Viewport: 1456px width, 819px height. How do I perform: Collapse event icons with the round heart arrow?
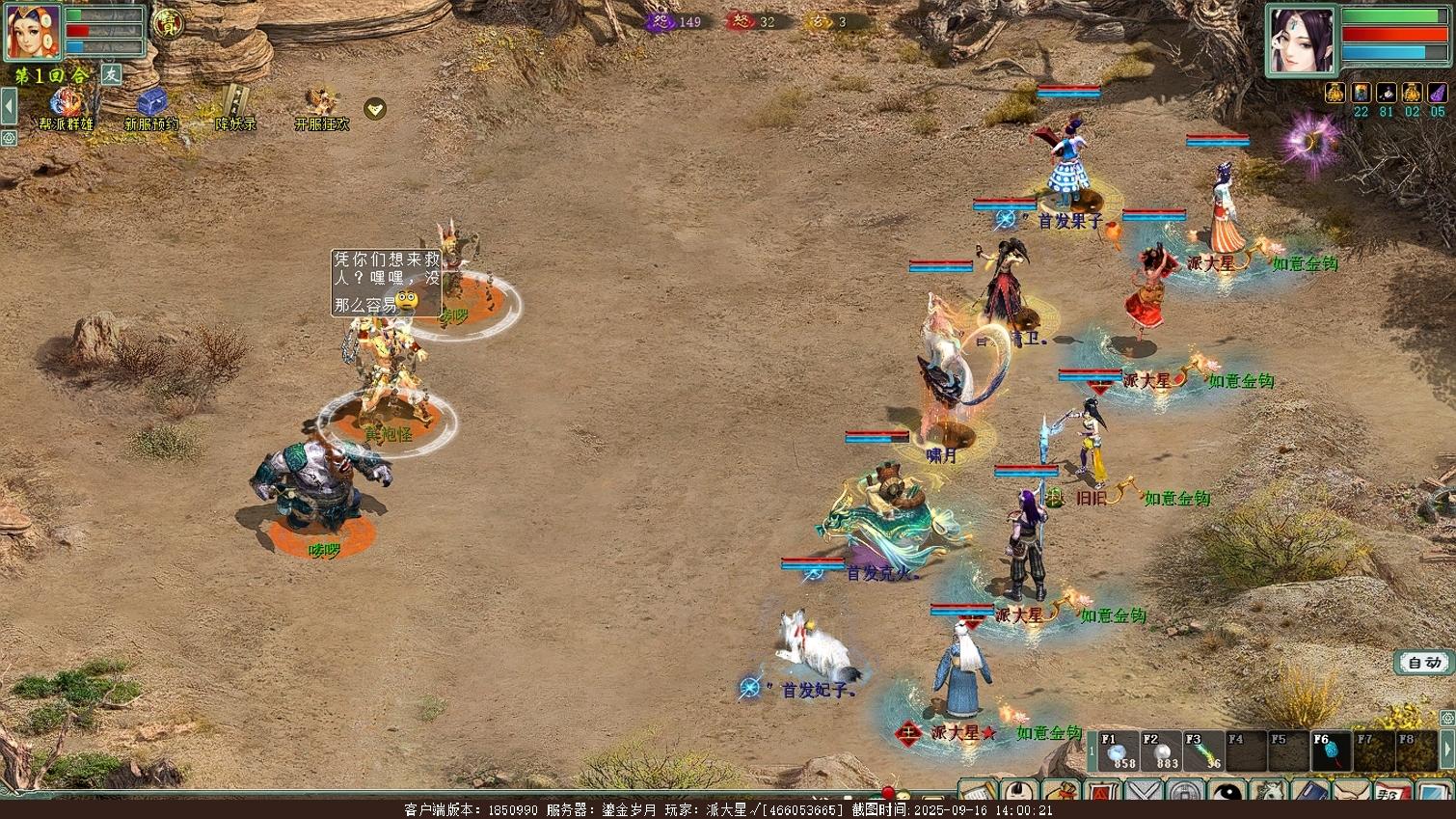[375, 109]
